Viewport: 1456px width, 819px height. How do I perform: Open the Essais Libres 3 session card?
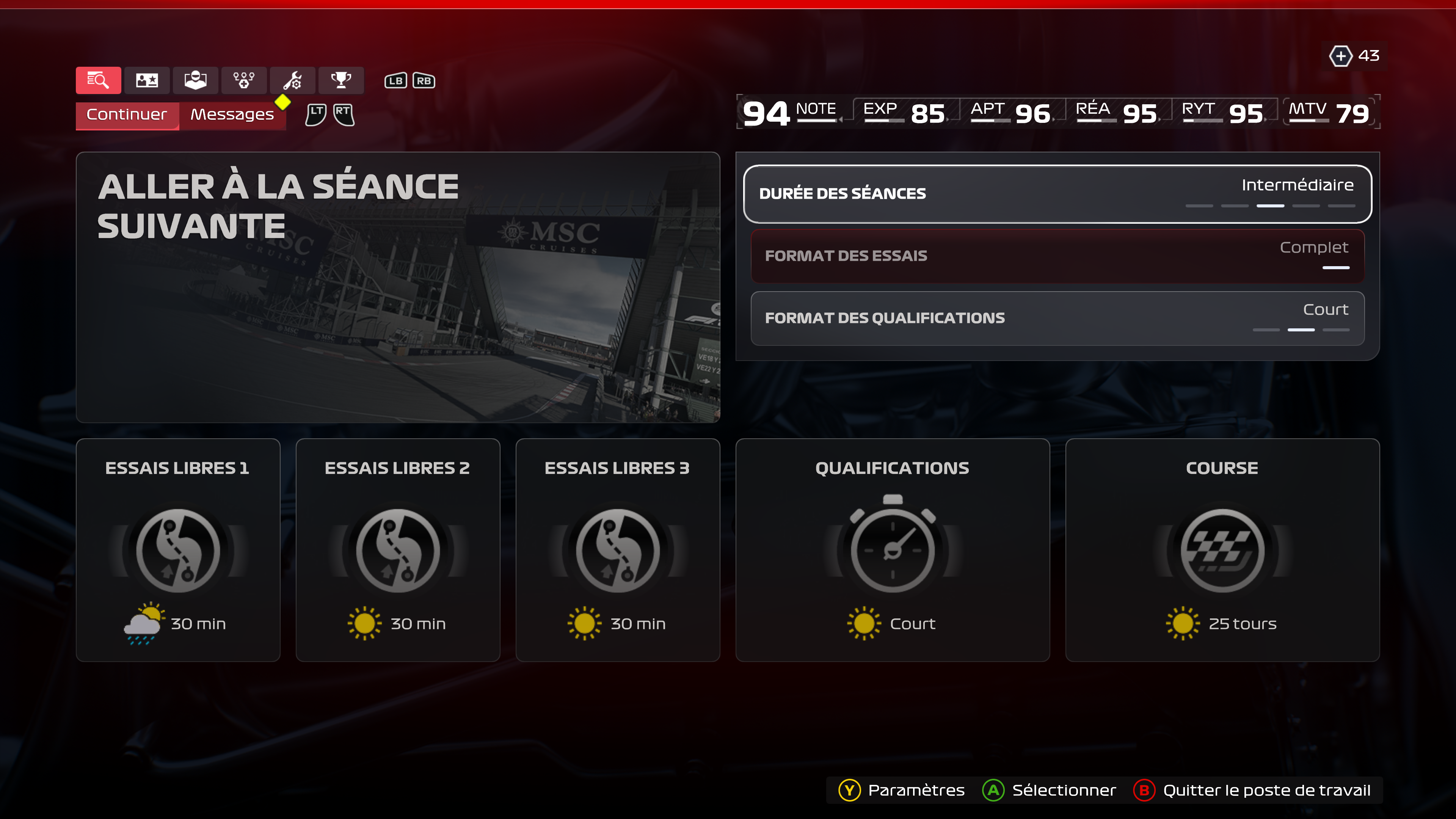(x=617, y=549)
